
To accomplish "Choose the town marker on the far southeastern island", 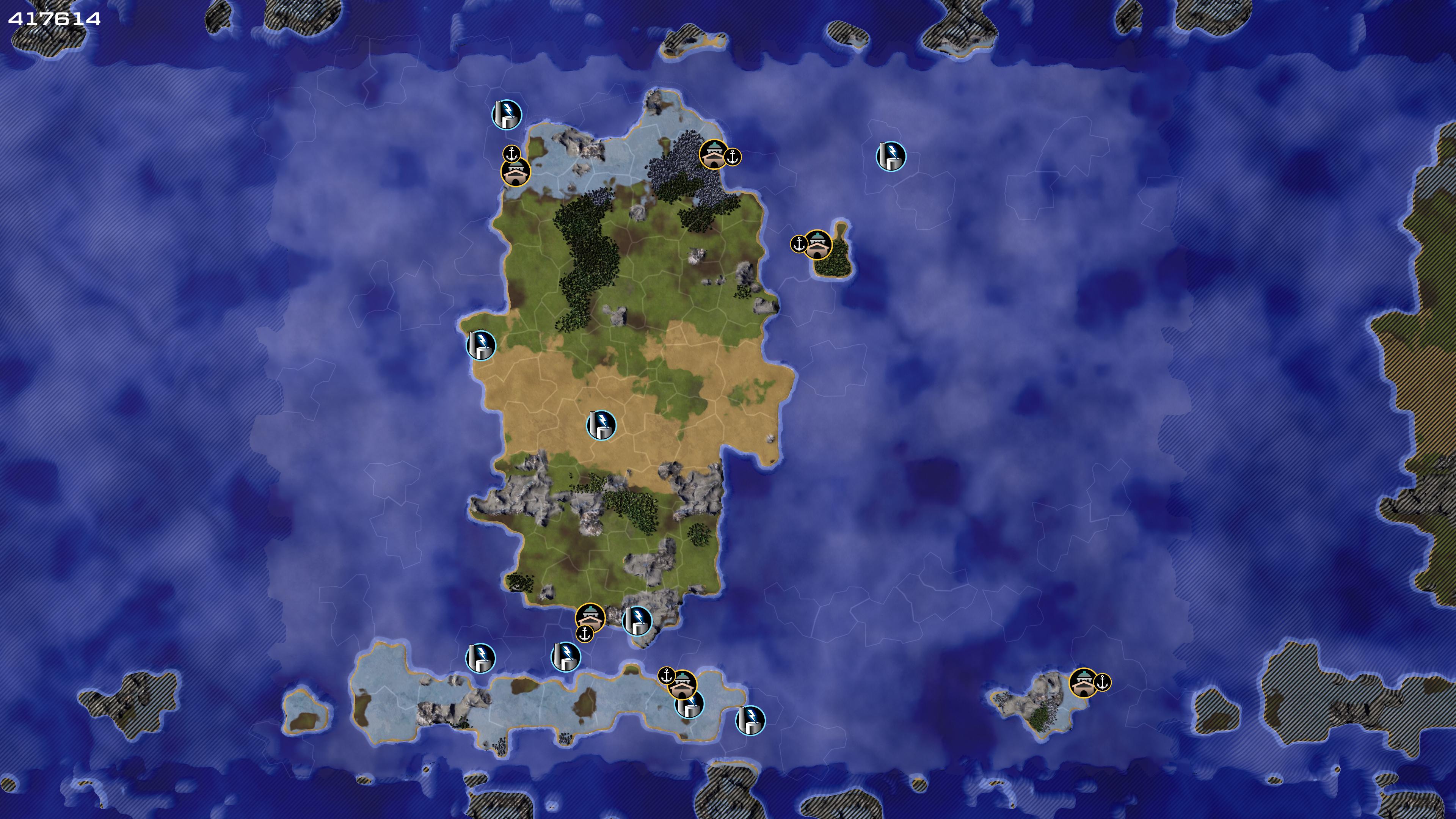I will [1084, 683].
